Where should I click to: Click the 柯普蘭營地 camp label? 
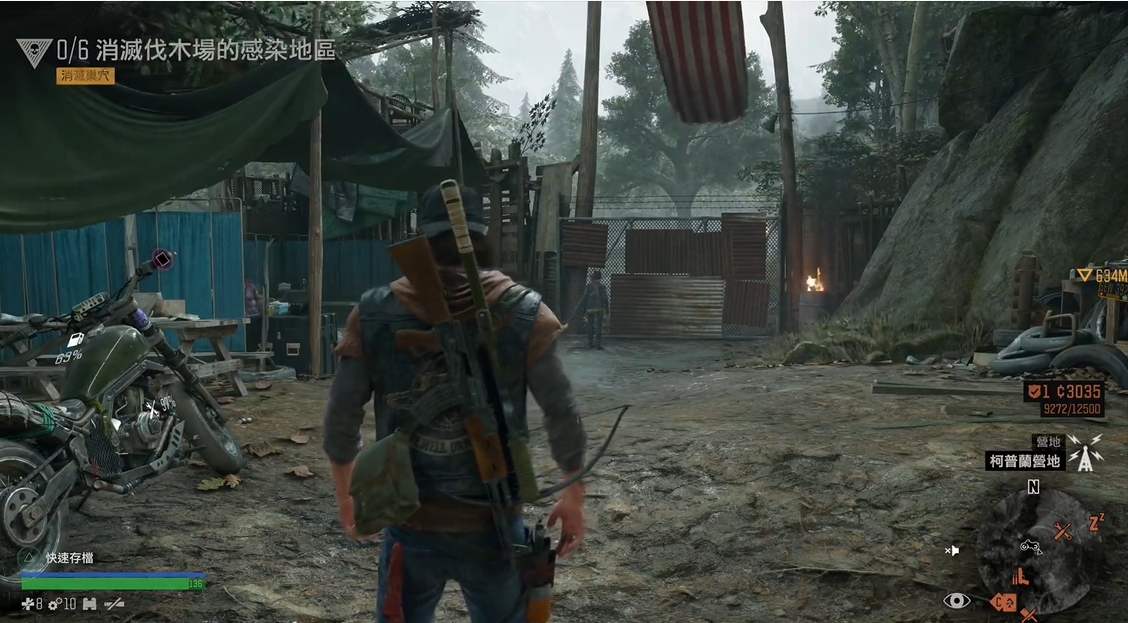[x=1023, y=461]
